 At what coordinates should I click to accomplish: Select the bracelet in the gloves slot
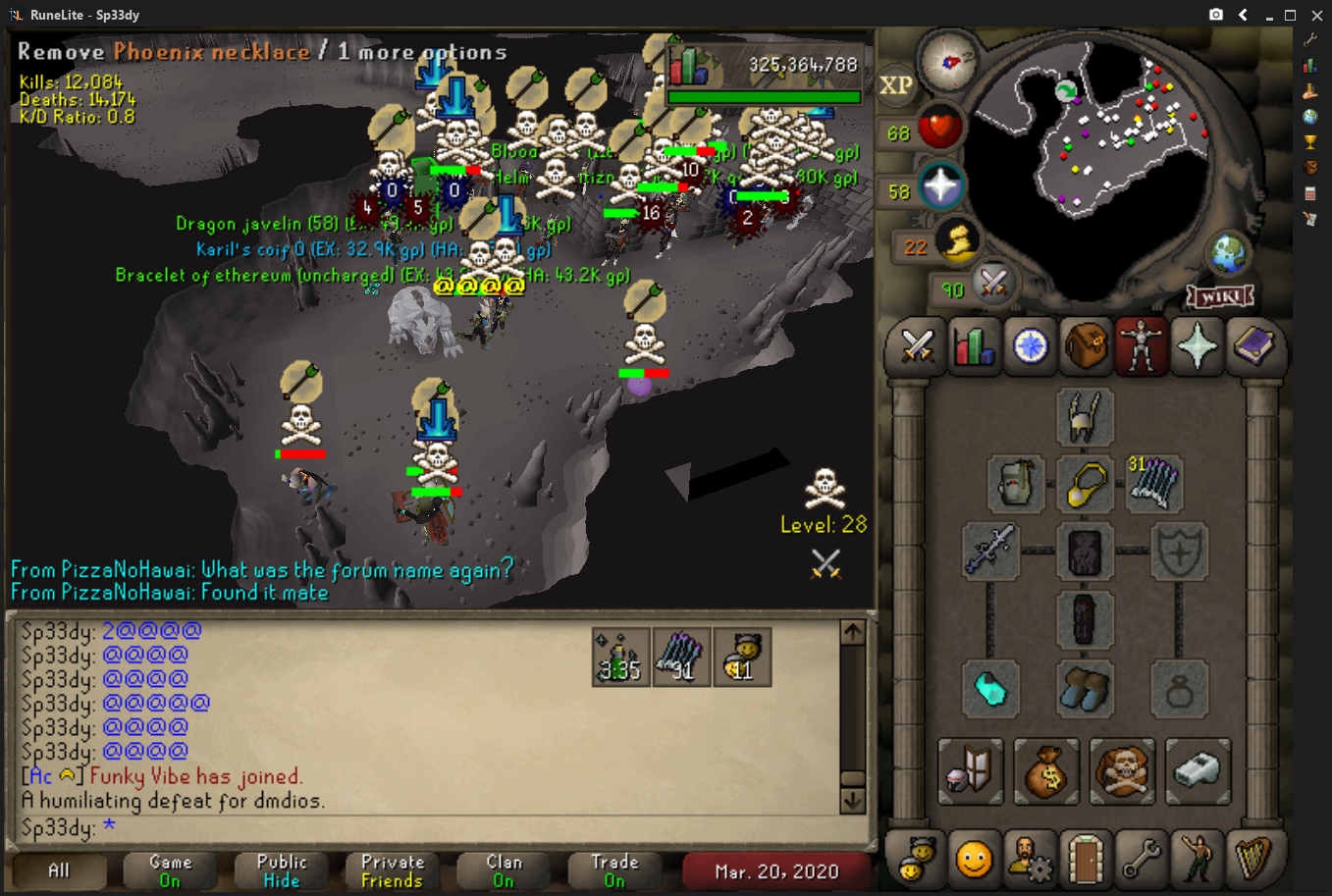click(989, 689)
